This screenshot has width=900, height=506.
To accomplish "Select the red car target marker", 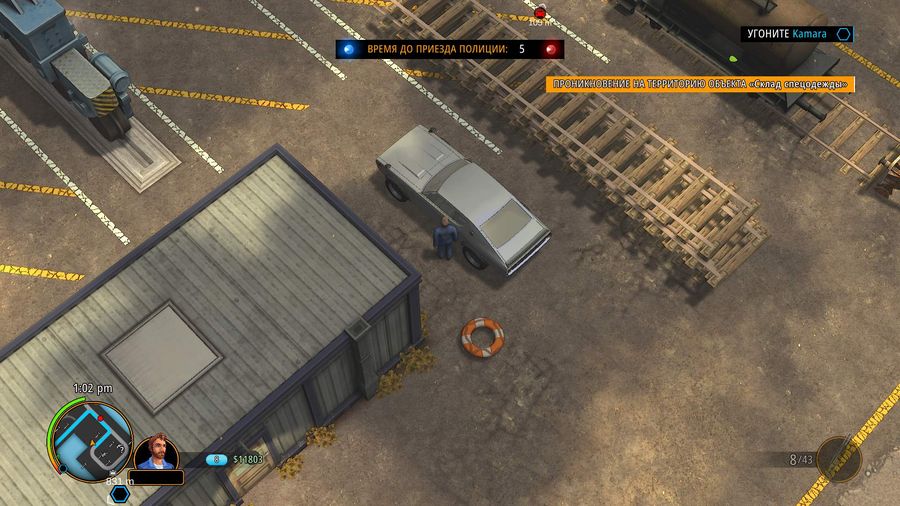I will pyautogui.click(x=540, y=13).
